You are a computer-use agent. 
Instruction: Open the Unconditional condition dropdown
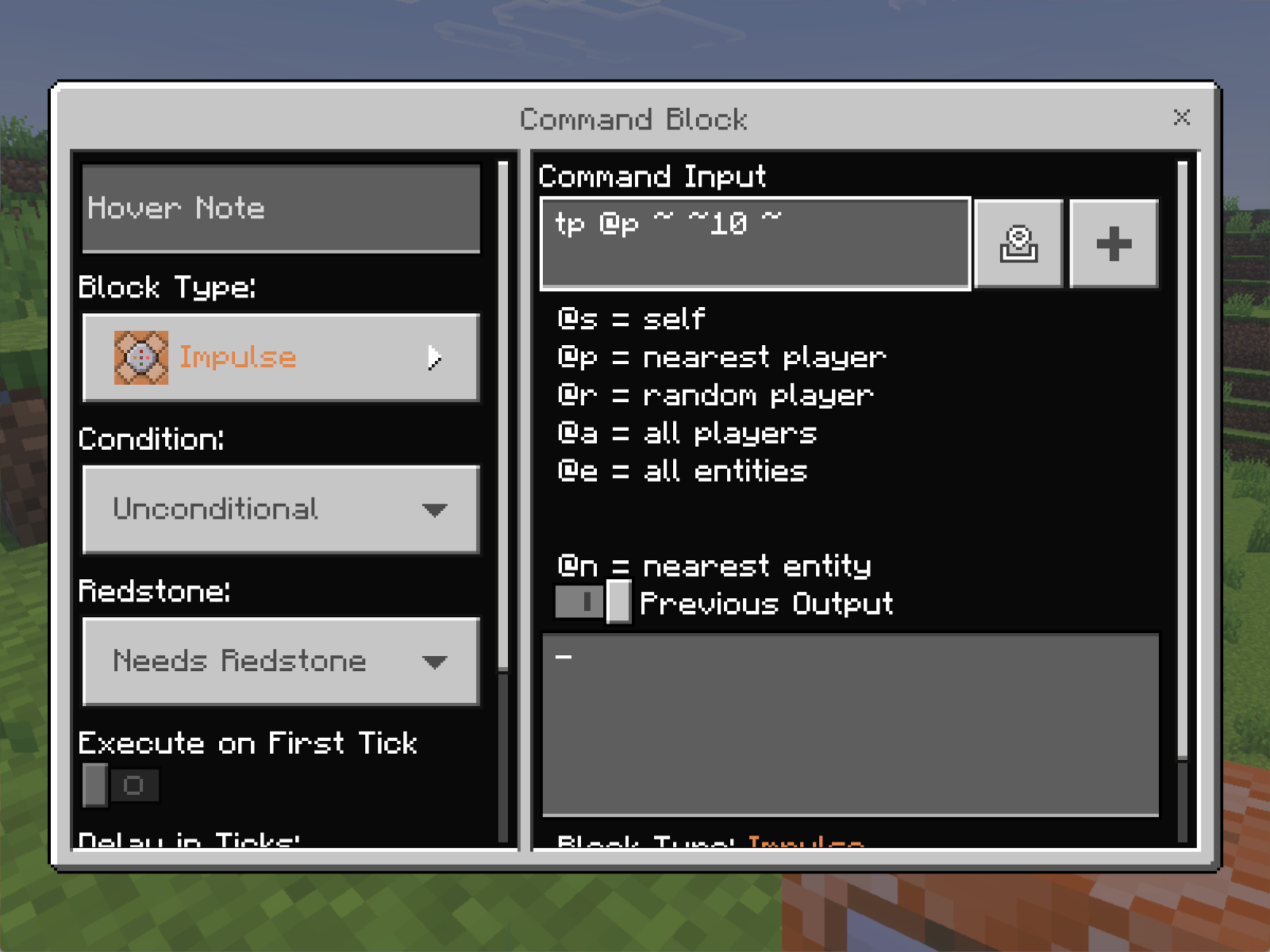pyautogui.click(x=281, y=510)
